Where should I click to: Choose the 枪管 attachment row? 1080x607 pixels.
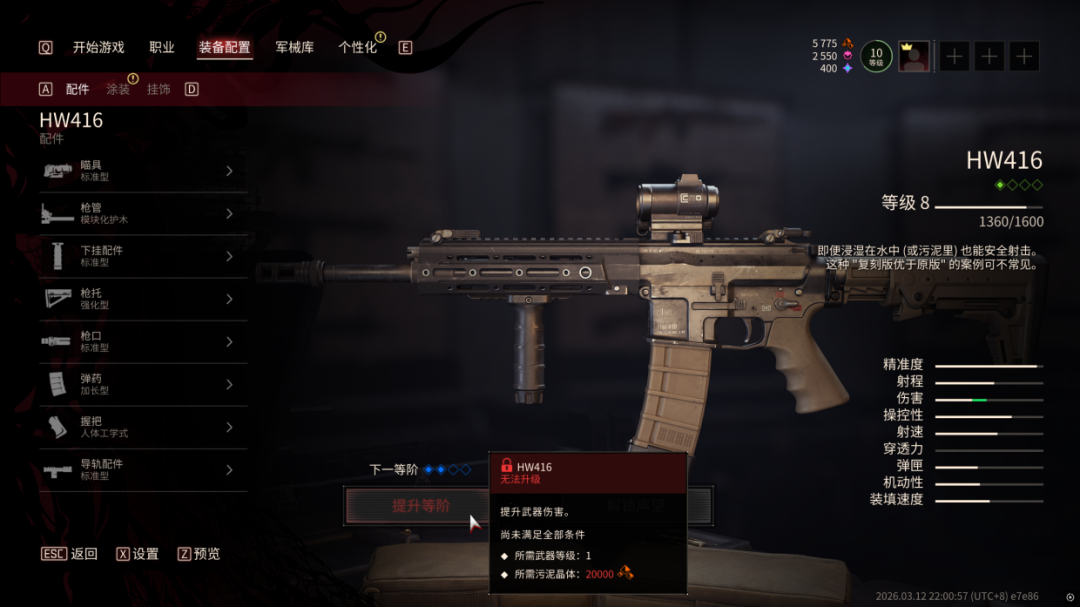coord(143,214)
